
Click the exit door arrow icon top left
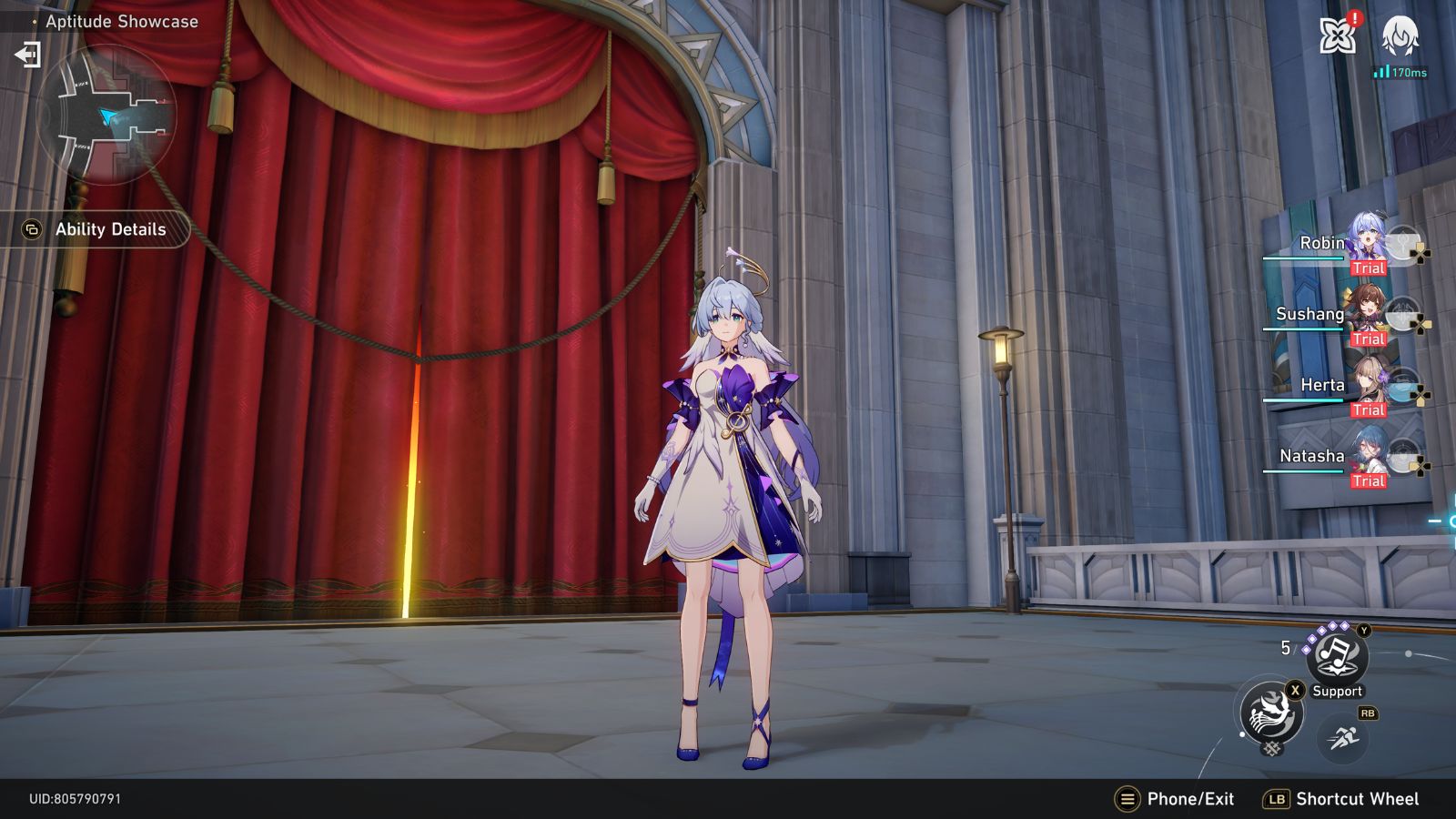[30, 54]
